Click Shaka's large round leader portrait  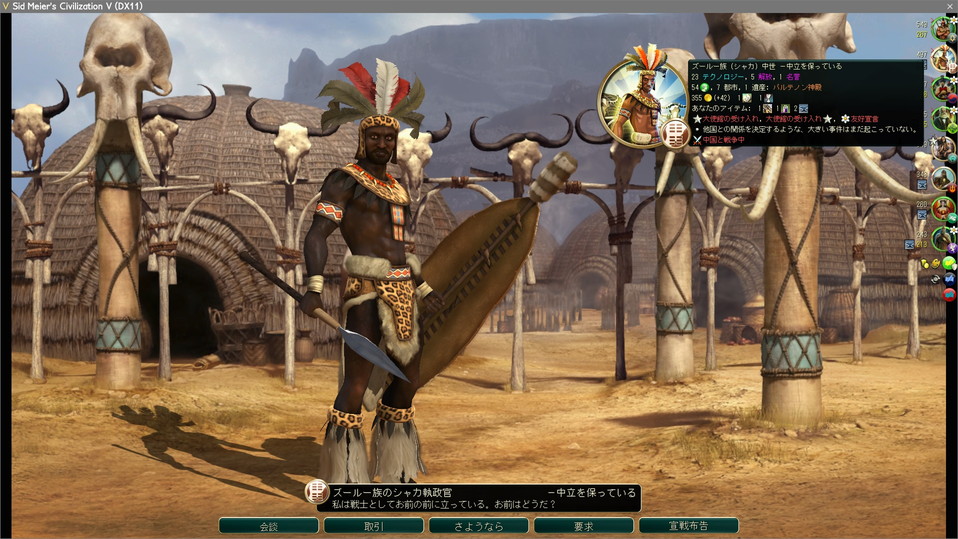(x=643, y=103)
